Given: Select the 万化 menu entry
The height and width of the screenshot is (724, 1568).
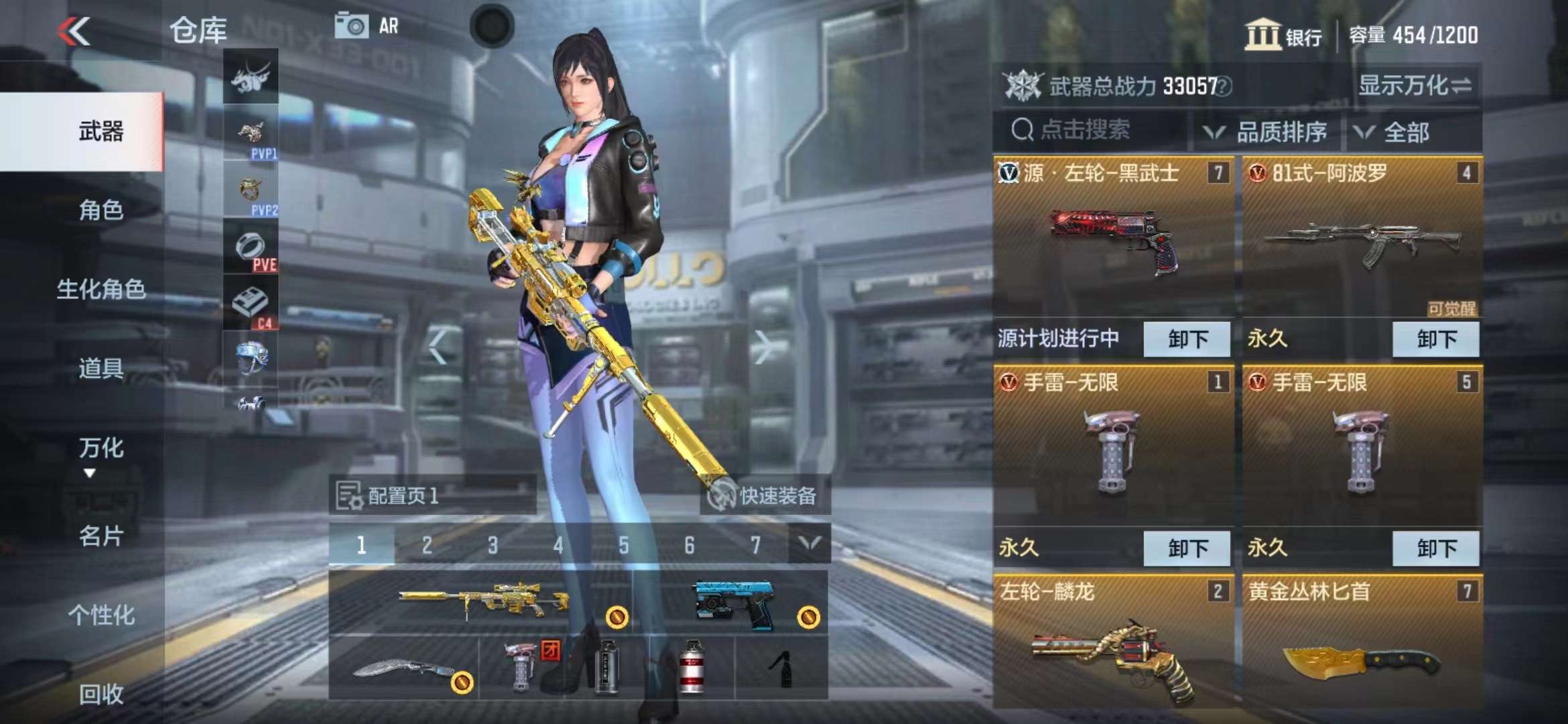Looking at the screenshot, I should tap(101, 448).
